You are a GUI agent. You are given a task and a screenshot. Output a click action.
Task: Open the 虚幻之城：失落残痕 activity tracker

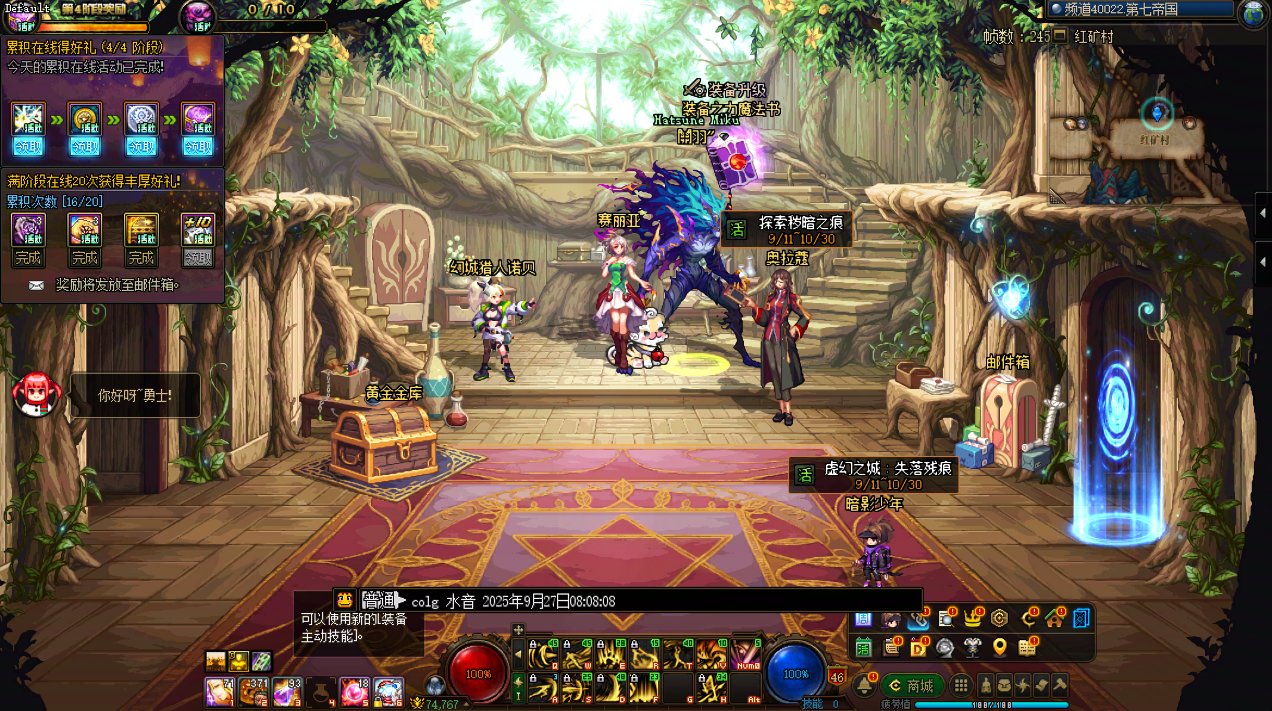[874, 474]
